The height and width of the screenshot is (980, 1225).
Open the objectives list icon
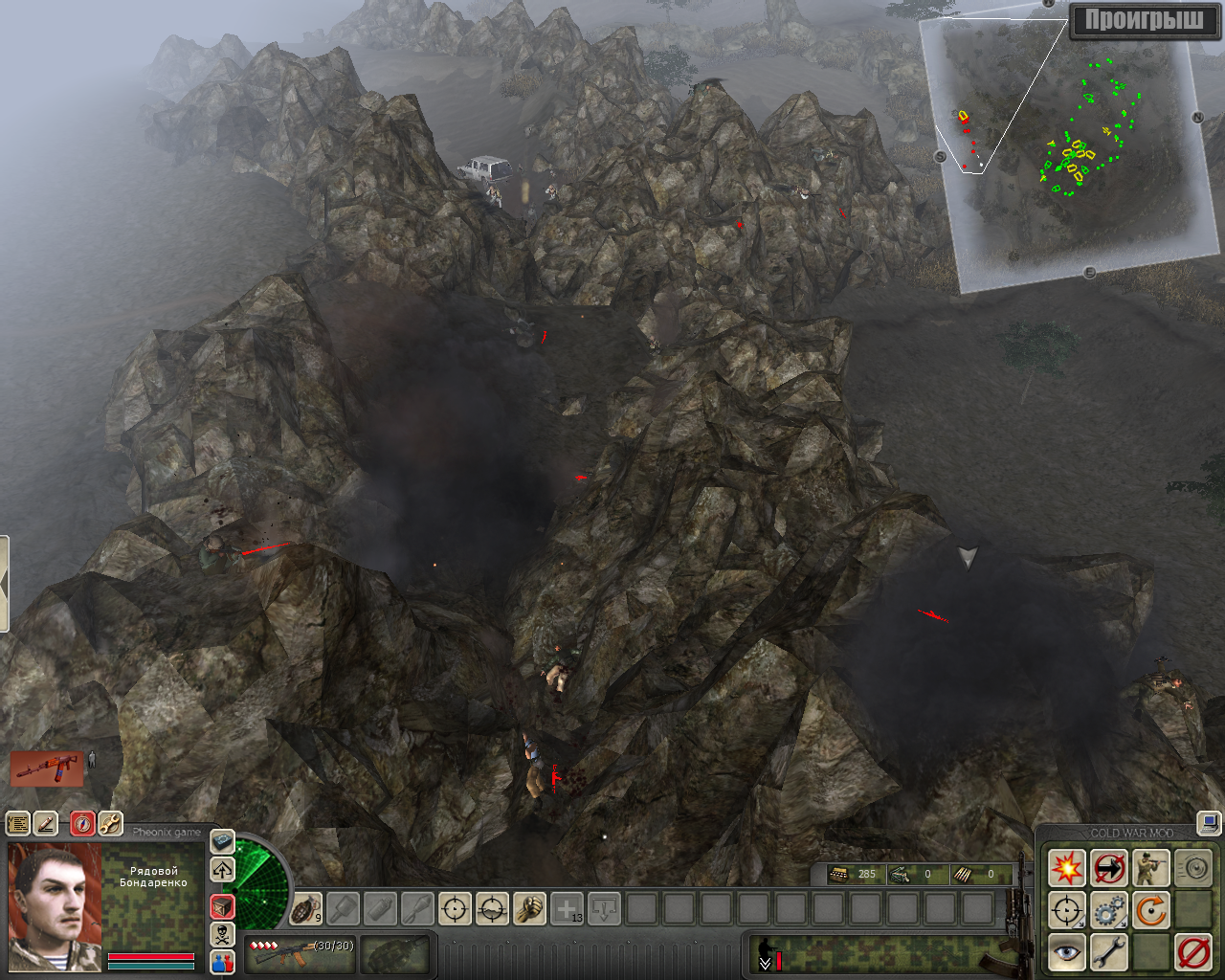click(x=17, y=823)
